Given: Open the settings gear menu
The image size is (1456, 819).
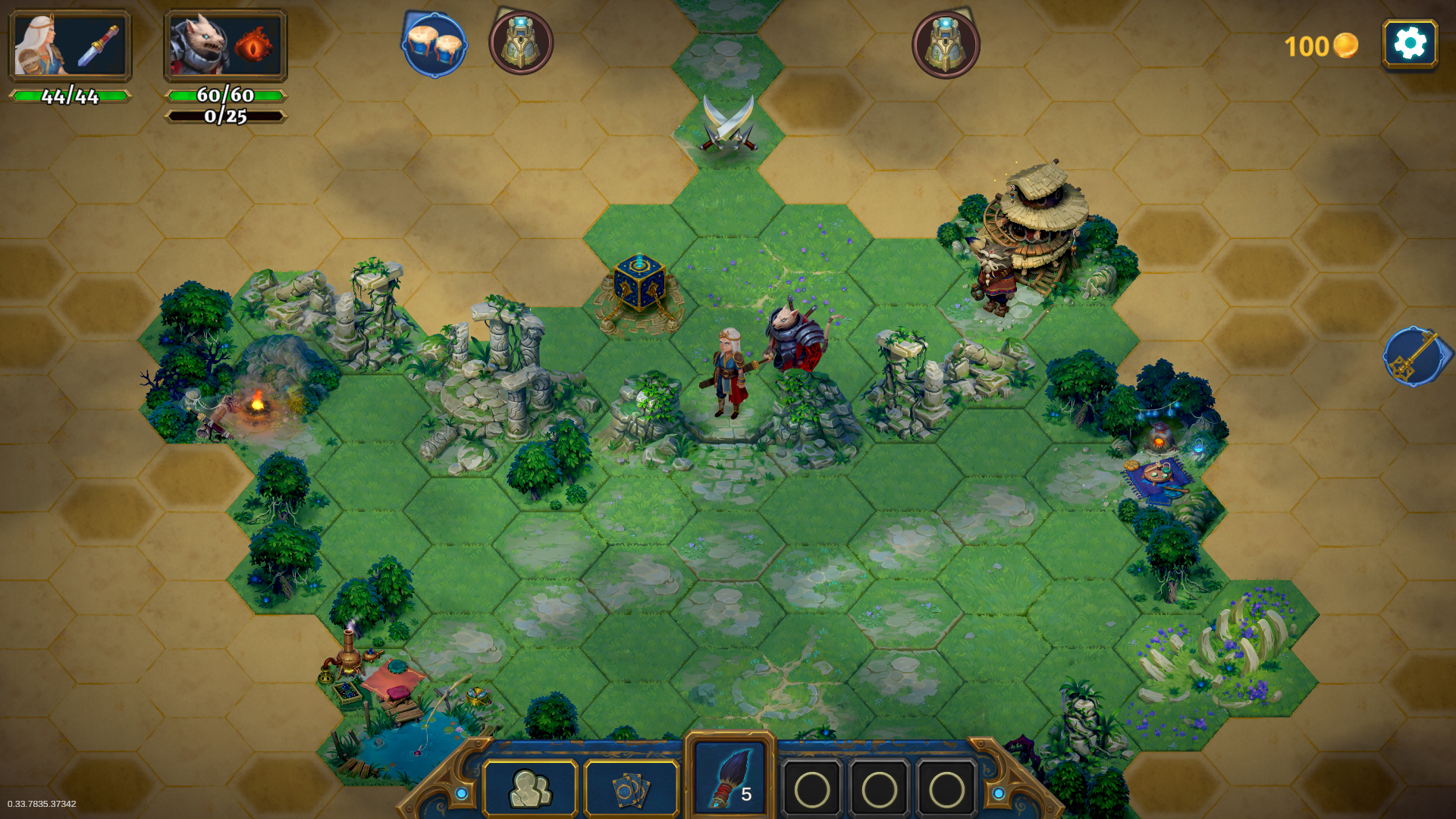Looking at the screenshot, I should click(1409, 44).
